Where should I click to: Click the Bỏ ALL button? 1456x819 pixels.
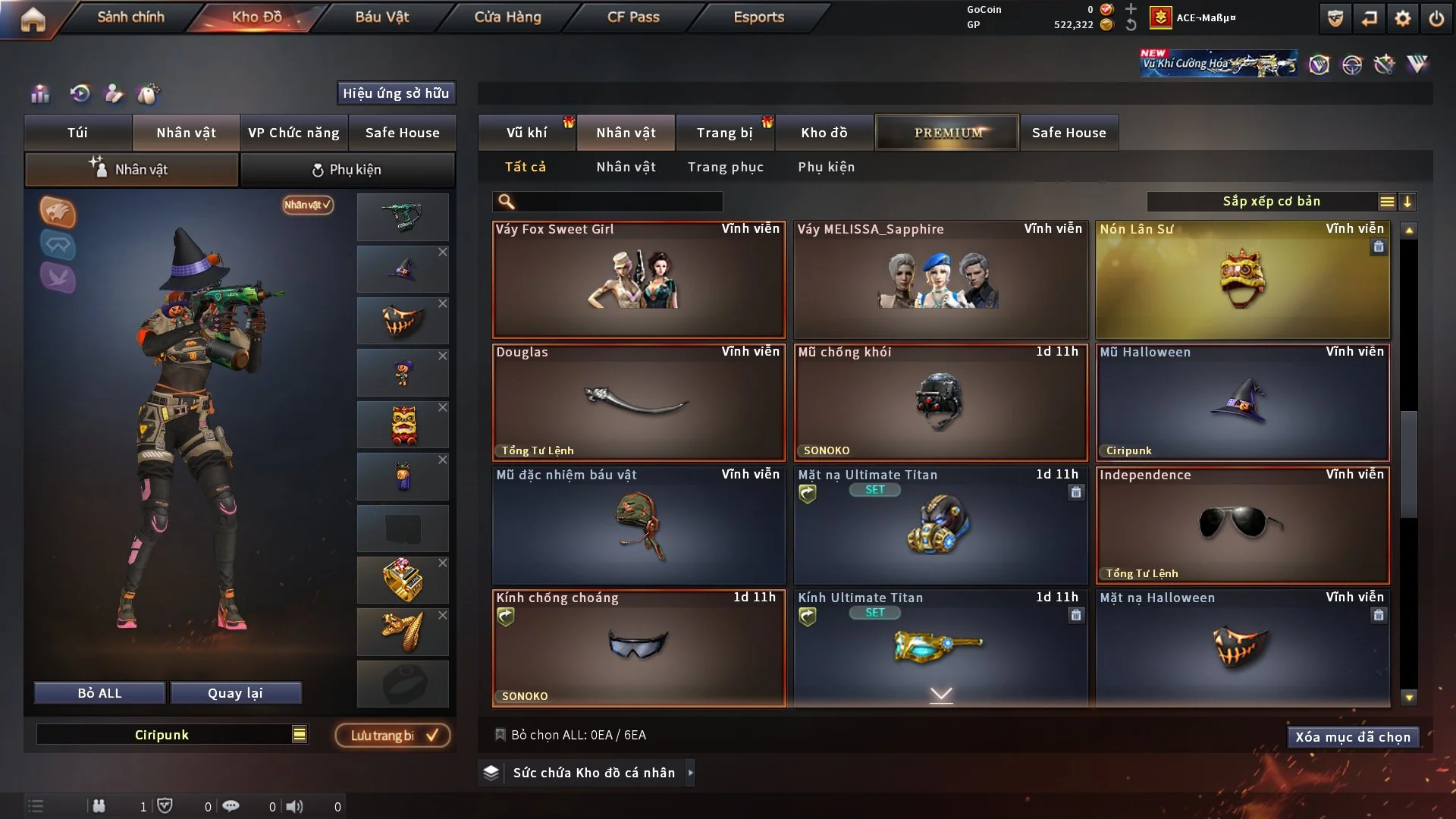tap(99, 693)
